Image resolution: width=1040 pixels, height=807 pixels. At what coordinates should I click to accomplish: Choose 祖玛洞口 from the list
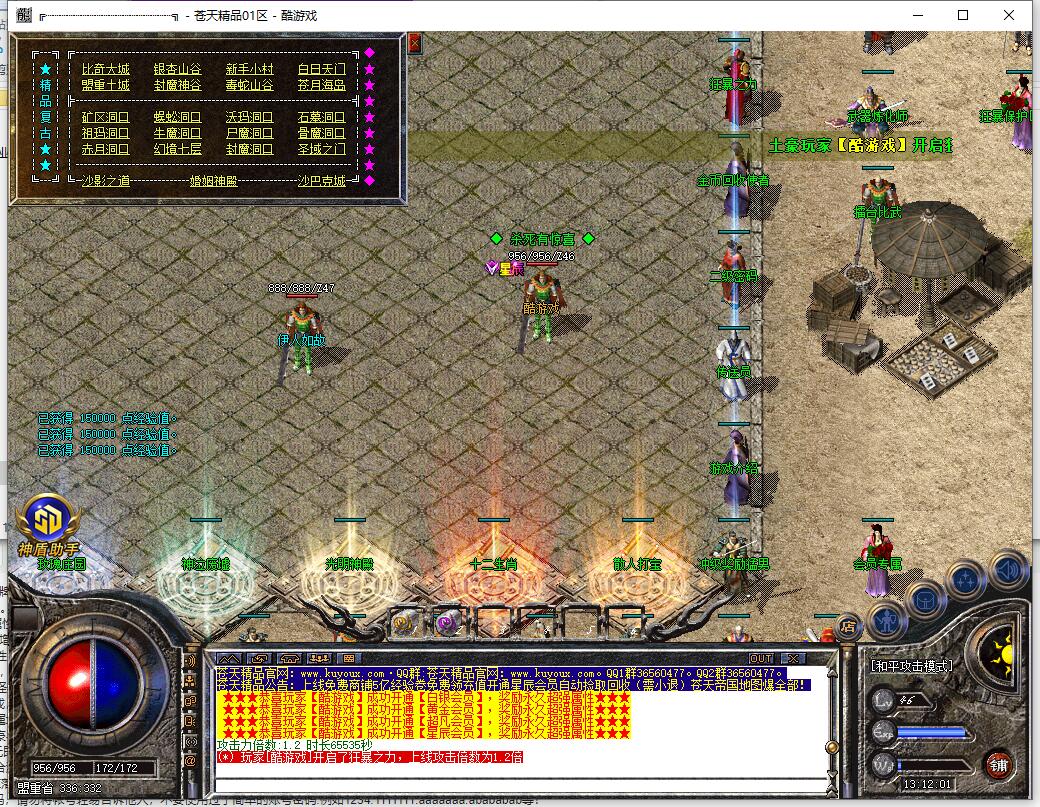coord(105,133)
